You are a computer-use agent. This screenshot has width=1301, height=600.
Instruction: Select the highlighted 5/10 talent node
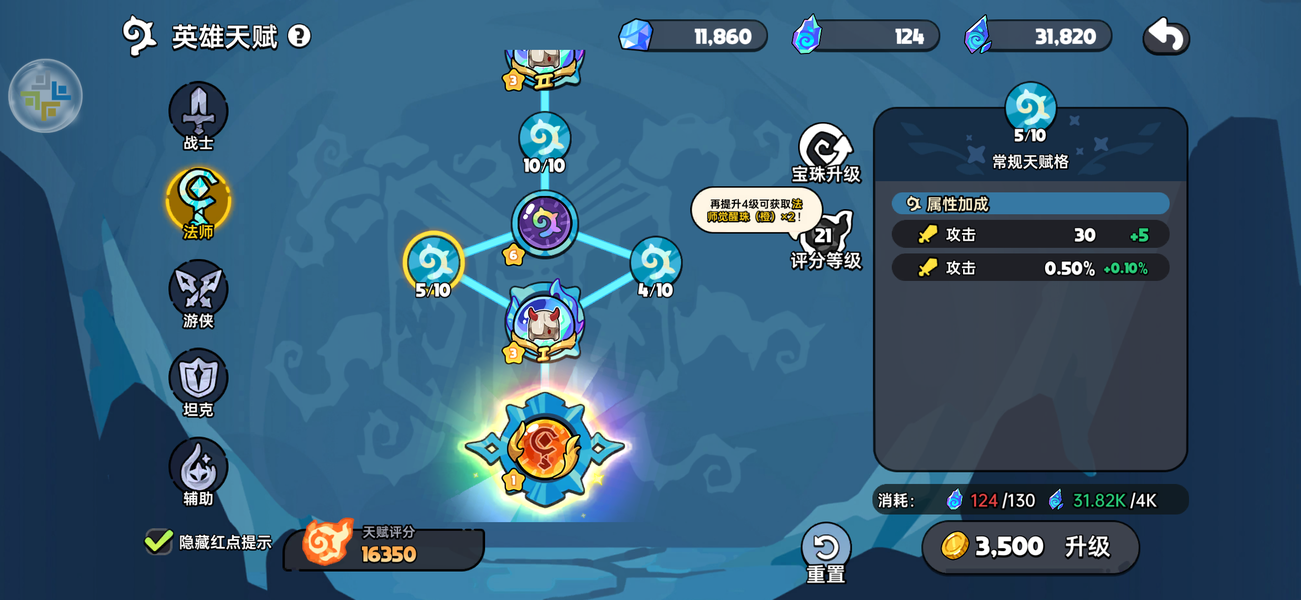(x=433, y=262)
